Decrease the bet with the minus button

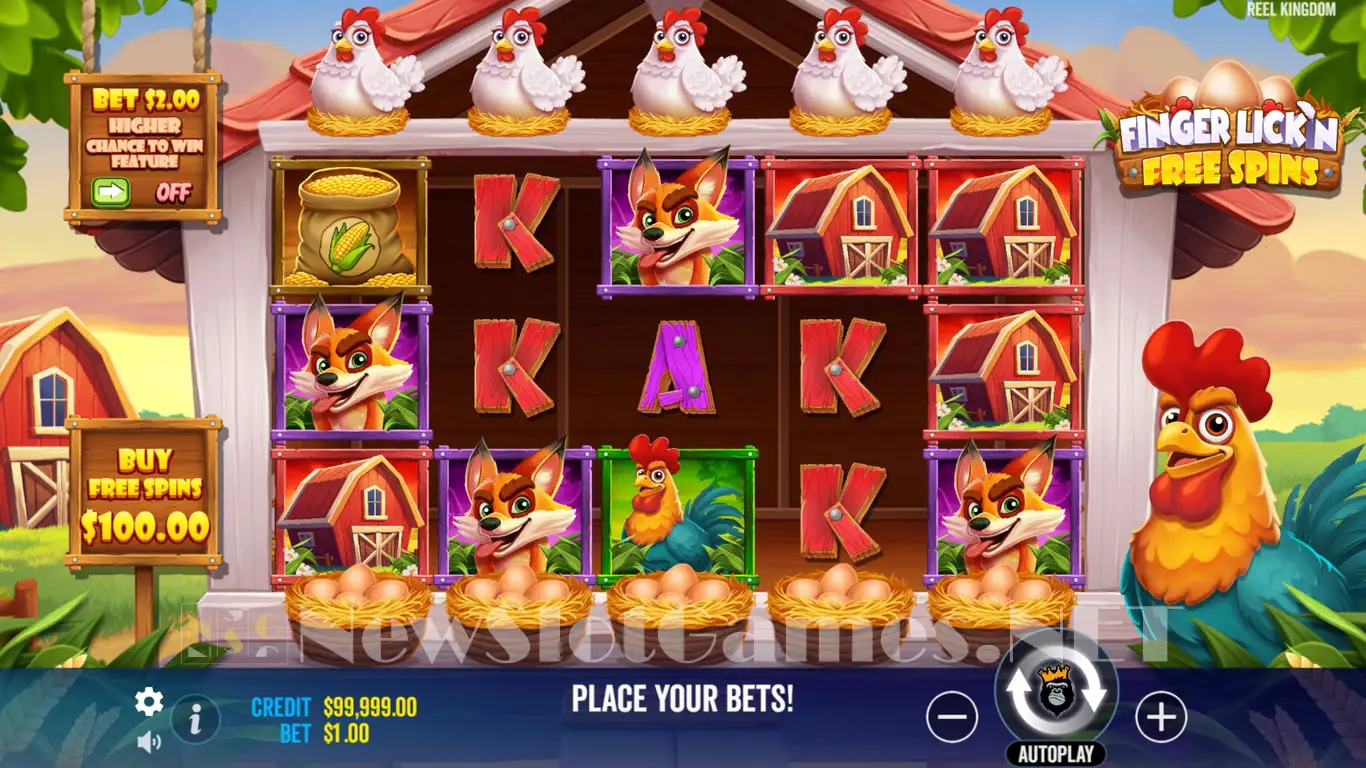(951, 717)
